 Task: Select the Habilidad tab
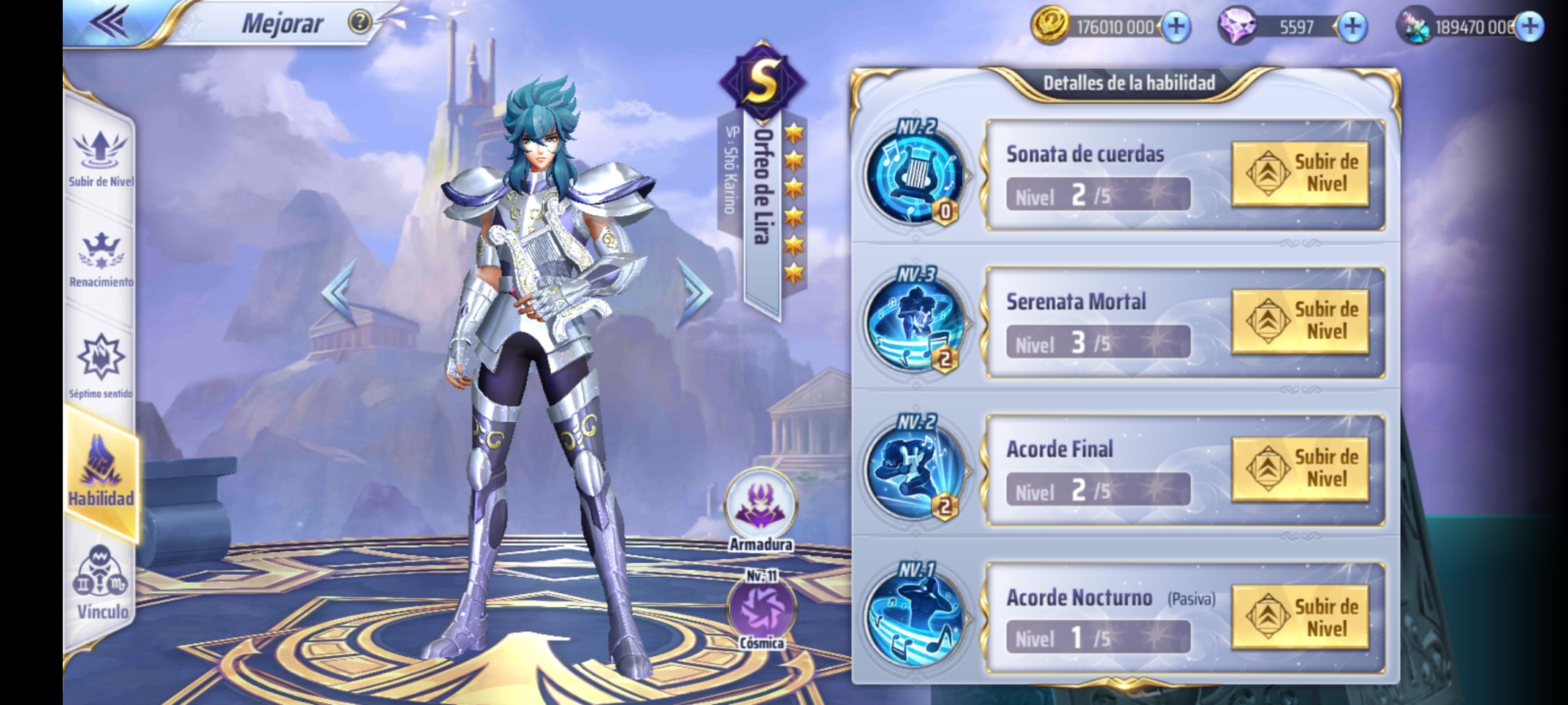pos(101,473)
